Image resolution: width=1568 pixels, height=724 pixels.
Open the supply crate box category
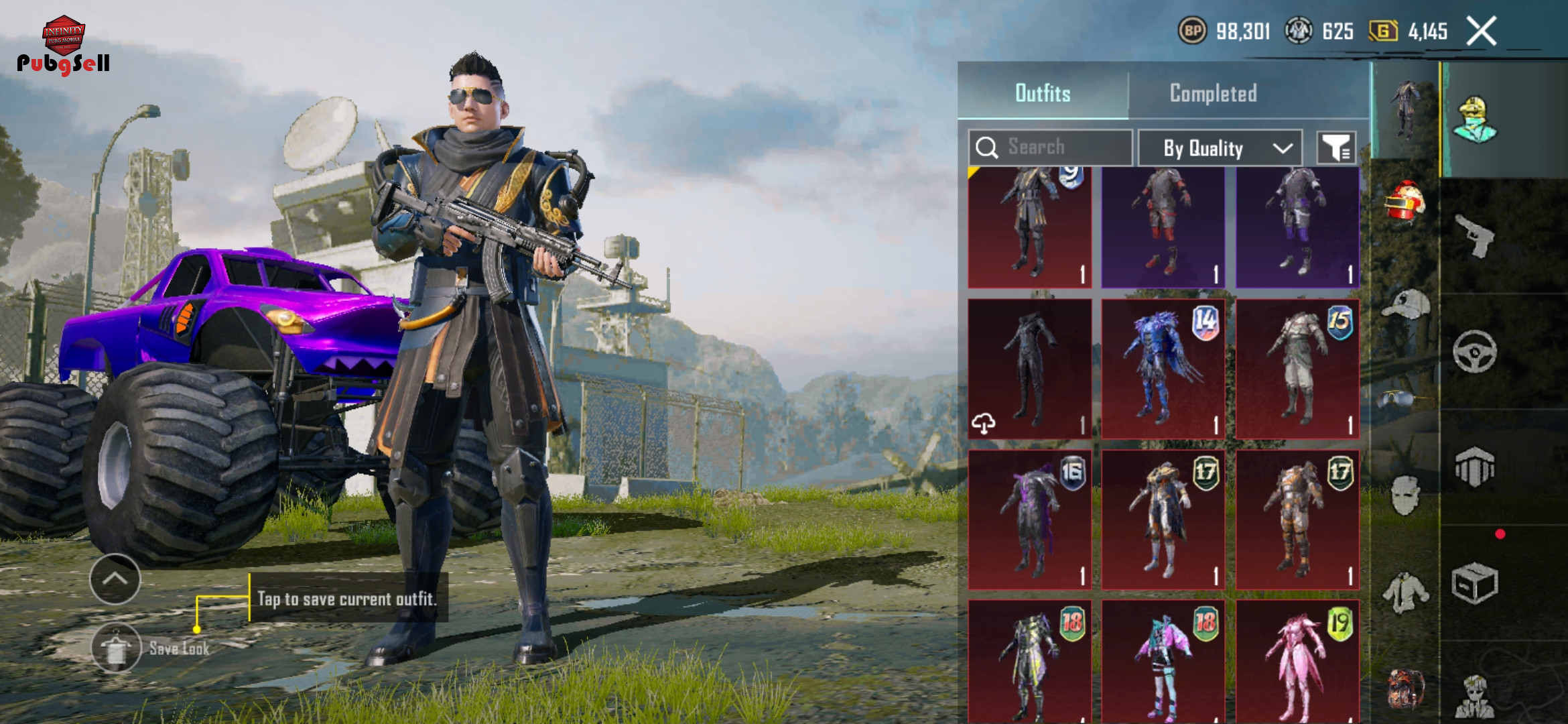click(x=1475, y=583)
